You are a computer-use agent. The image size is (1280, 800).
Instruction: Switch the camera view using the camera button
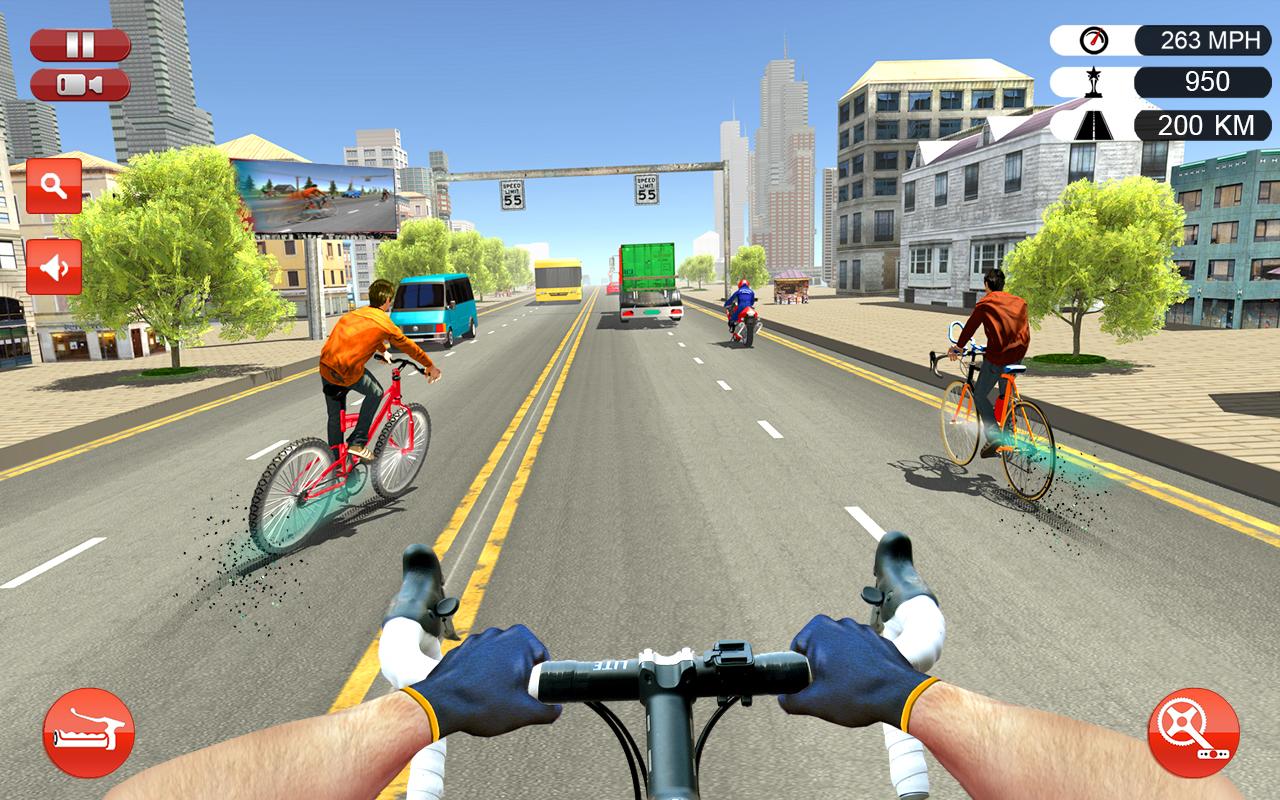tap(80, 85)
